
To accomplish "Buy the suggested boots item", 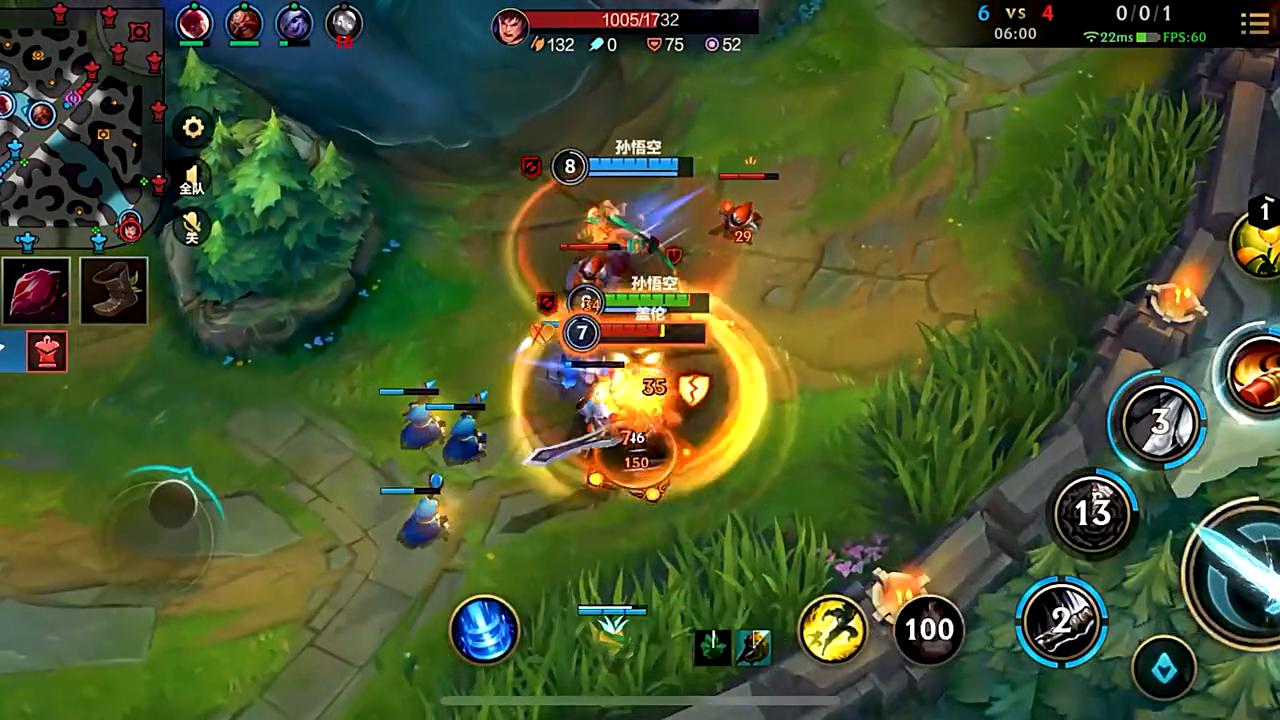I will pos(114,290).
